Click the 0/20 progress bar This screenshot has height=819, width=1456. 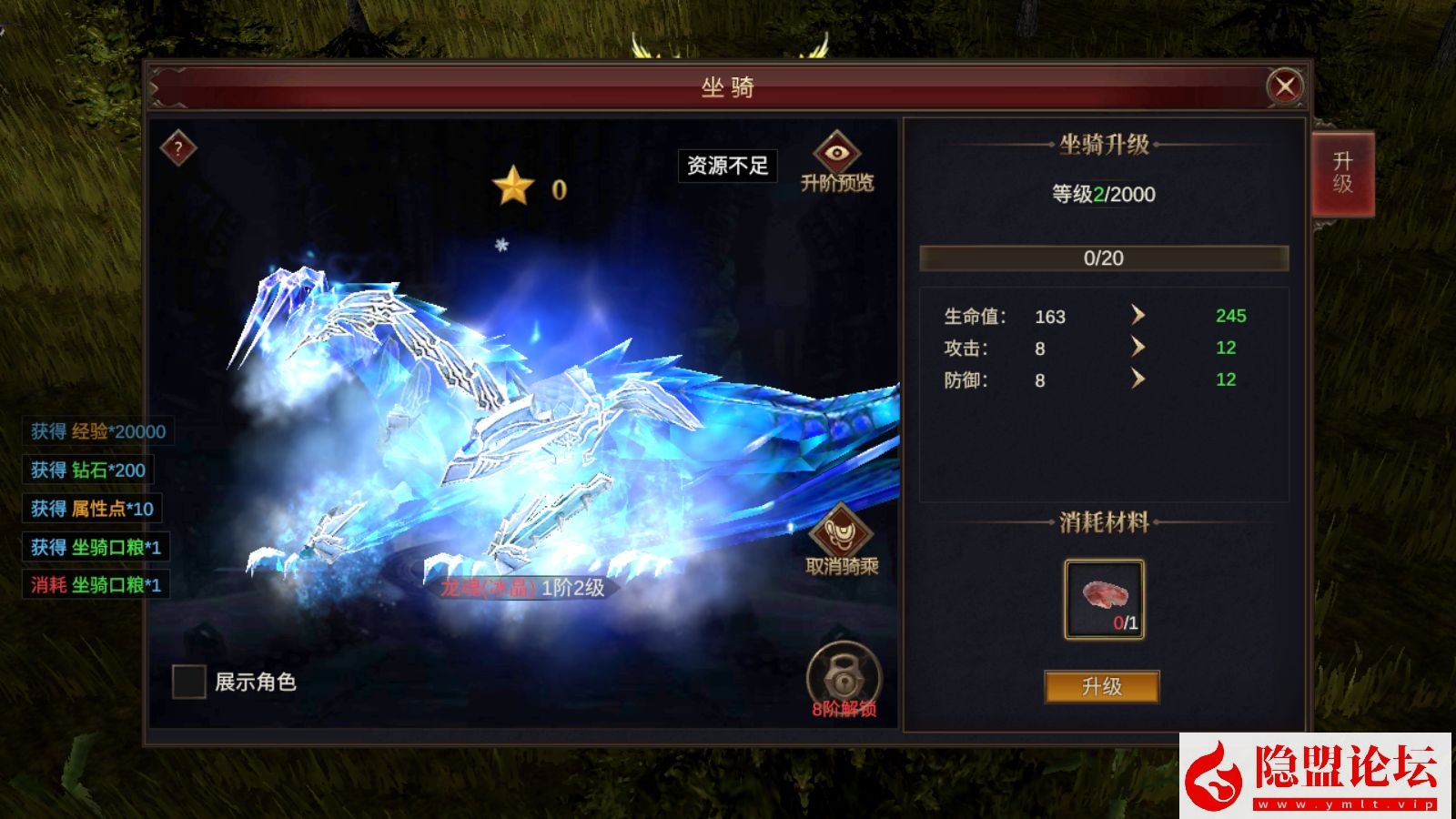pos(1103,258)
